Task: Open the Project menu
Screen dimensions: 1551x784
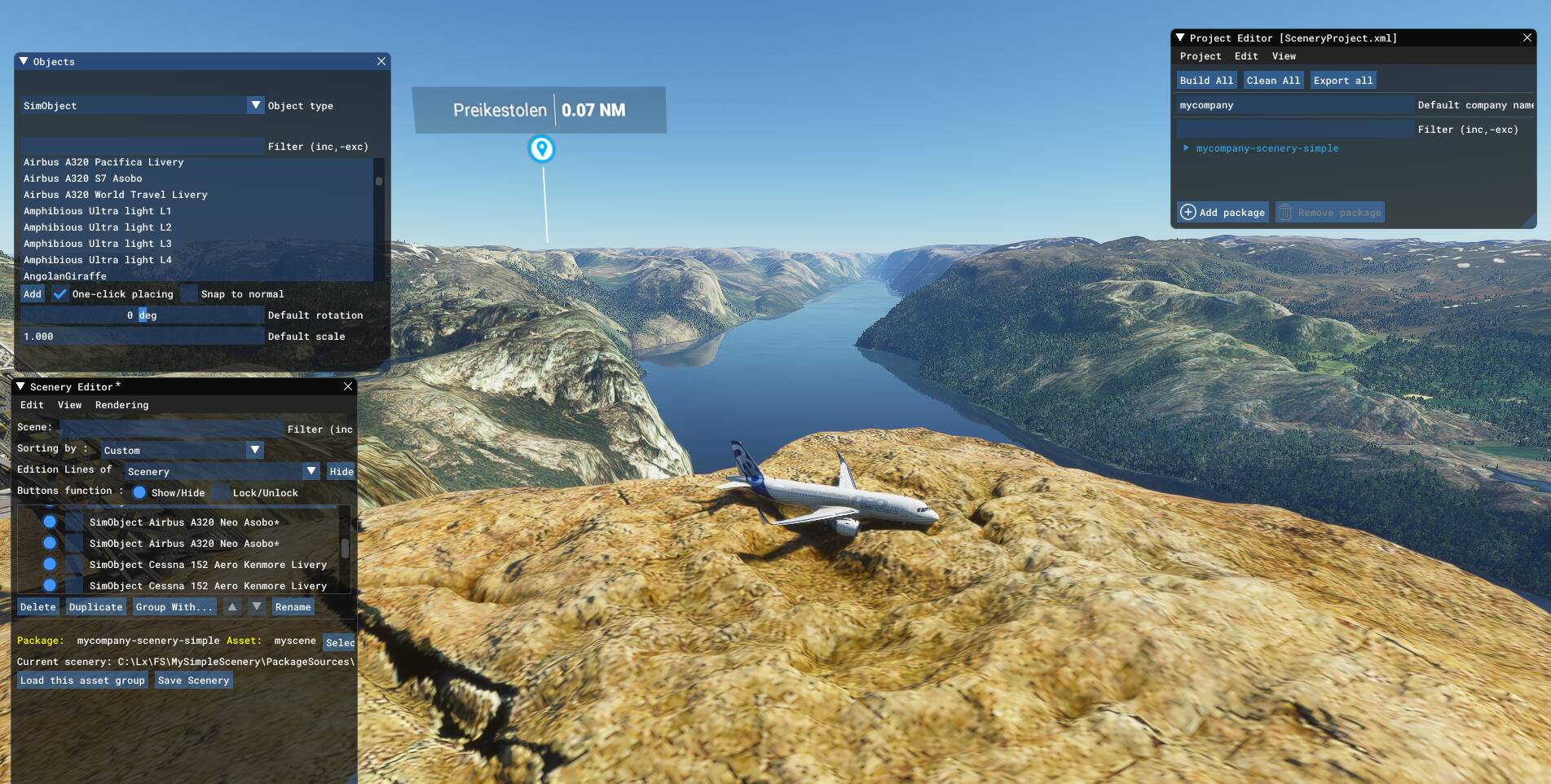Action: point(1201,56)
